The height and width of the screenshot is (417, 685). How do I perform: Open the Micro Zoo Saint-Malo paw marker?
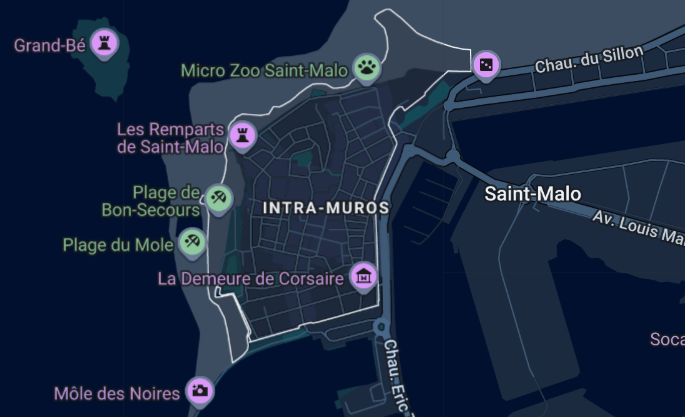coord(368,68)
